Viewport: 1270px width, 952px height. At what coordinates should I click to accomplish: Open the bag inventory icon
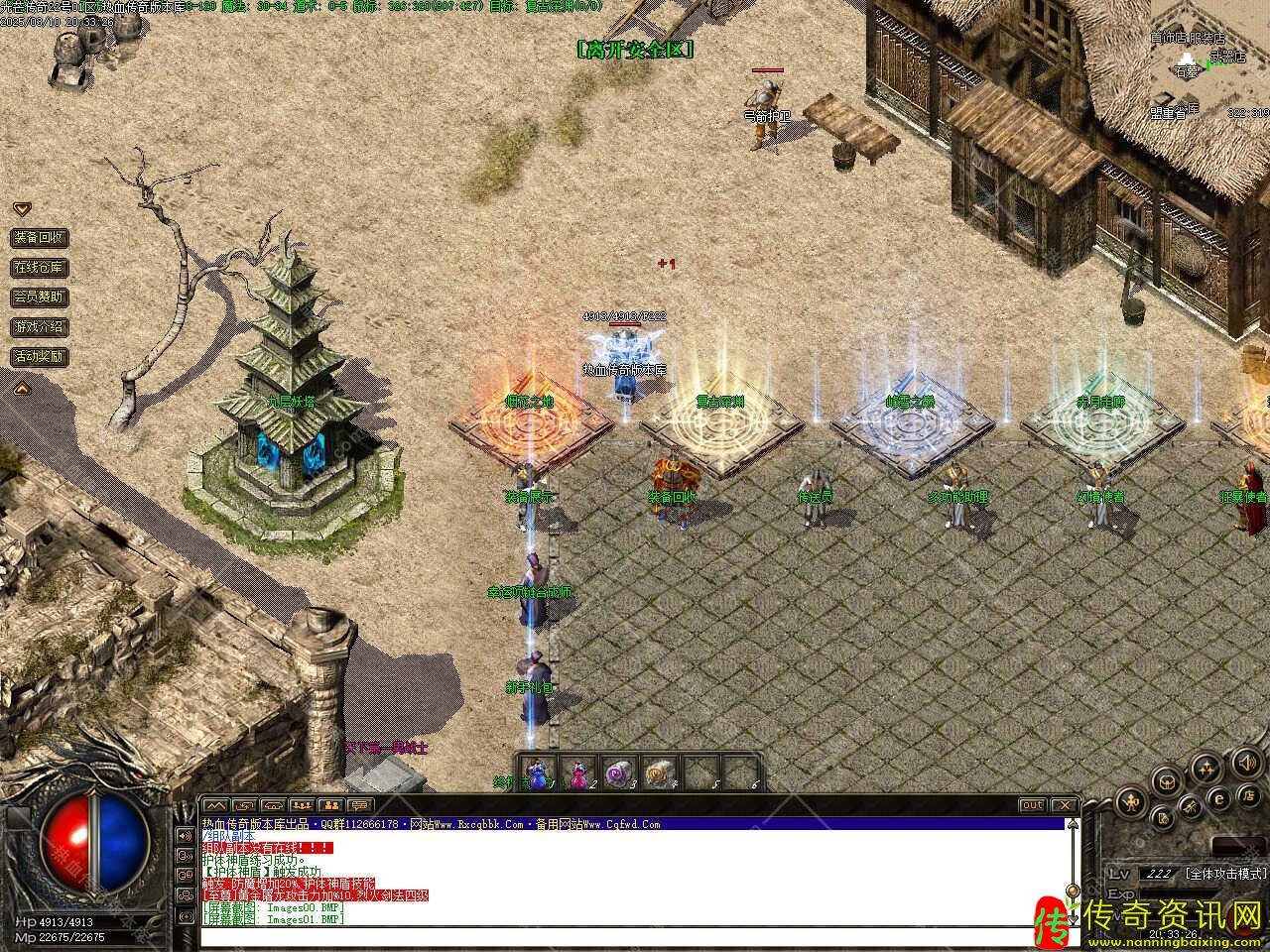(1167, 780)
